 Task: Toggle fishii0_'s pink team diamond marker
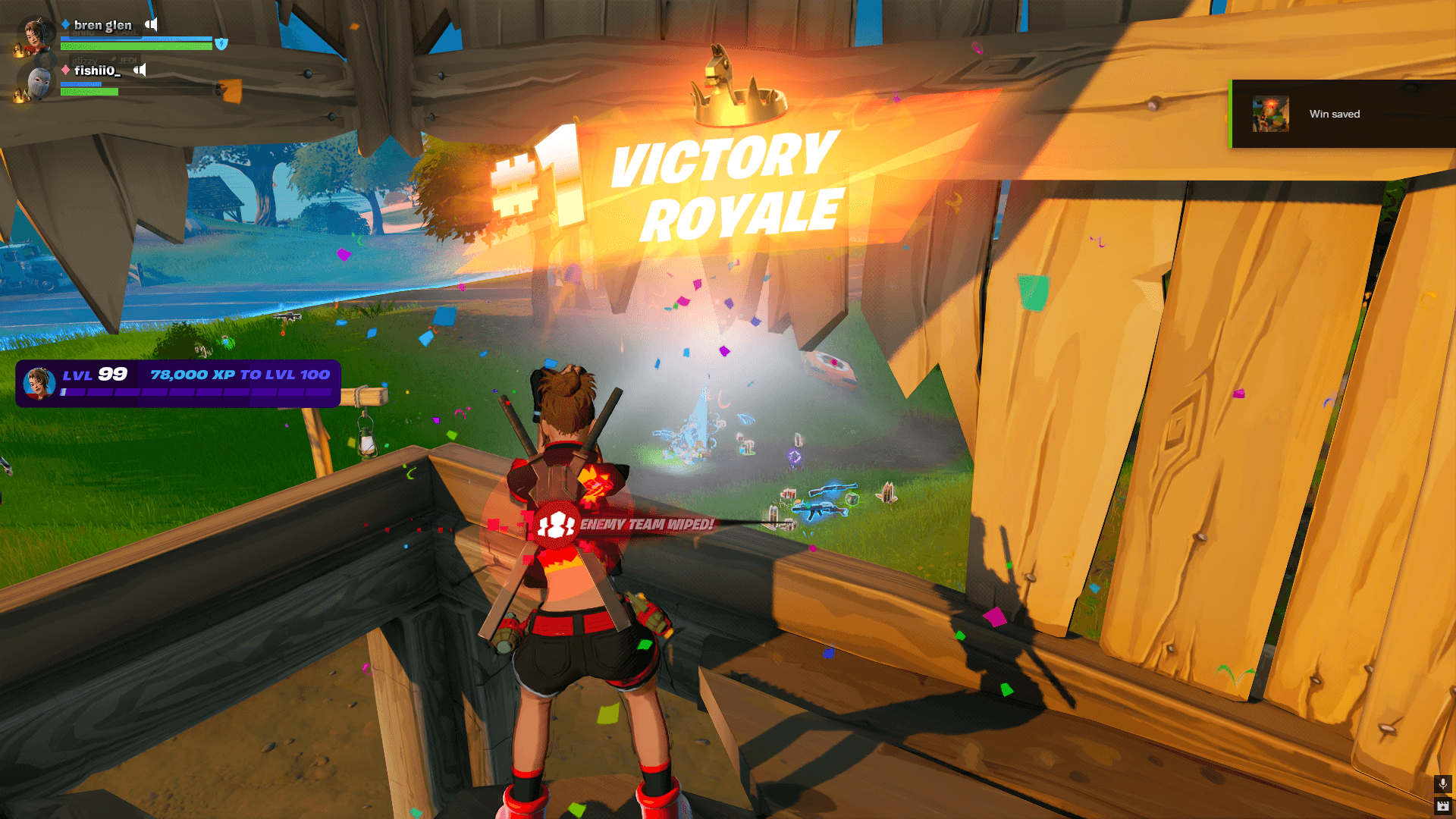pyautogui.click(x=64, y=70)
